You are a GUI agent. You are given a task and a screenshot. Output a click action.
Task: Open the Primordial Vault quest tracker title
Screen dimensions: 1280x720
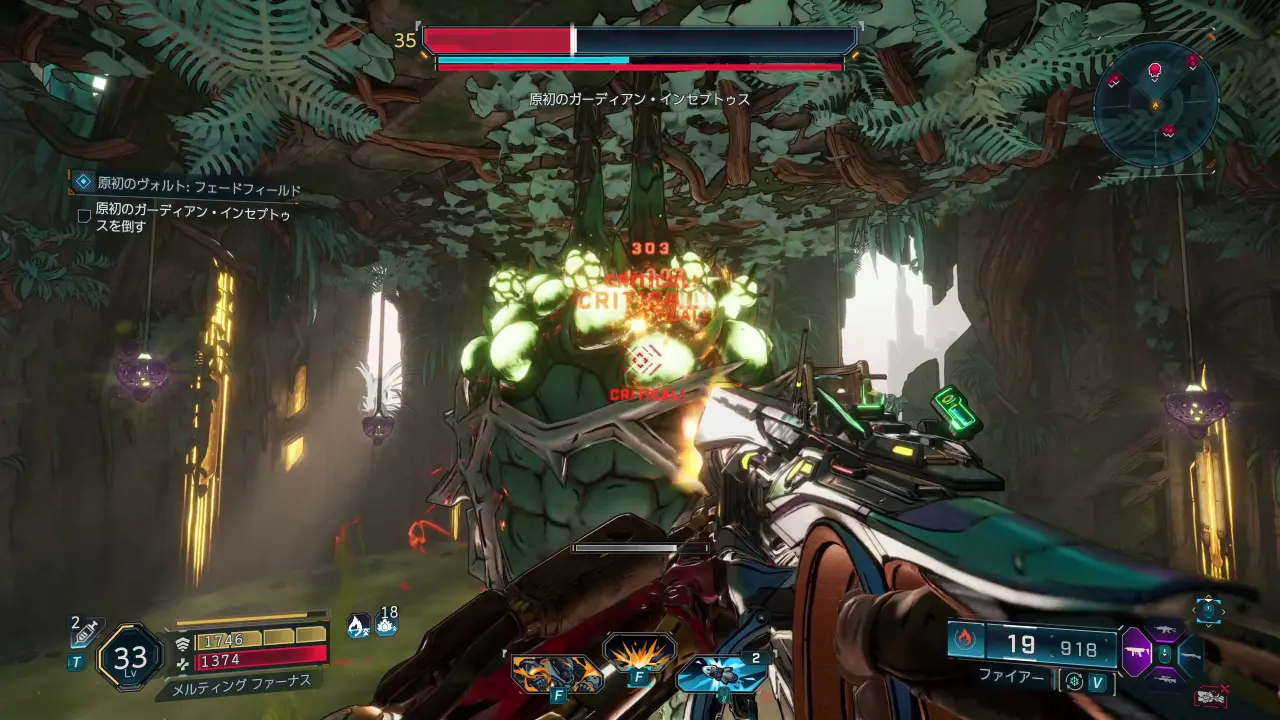(x=198, y=187)
